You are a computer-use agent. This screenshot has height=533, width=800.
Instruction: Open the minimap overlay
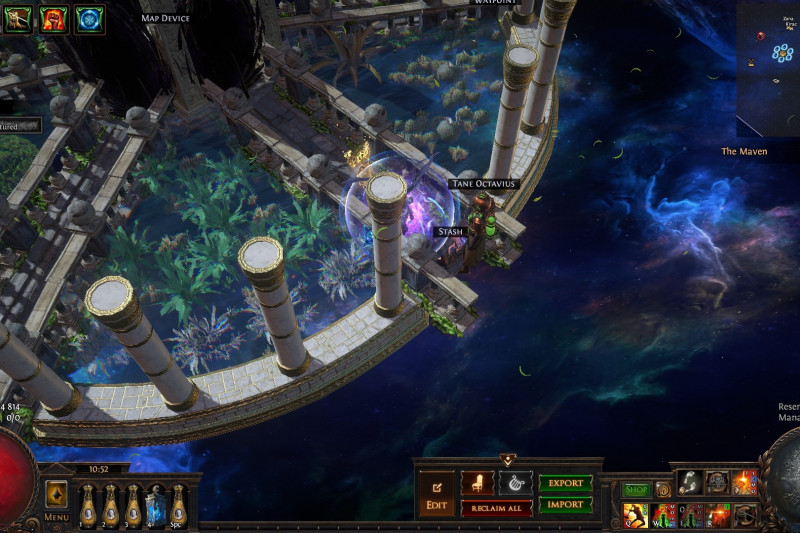pyautogui.click(x=768, y=68)
